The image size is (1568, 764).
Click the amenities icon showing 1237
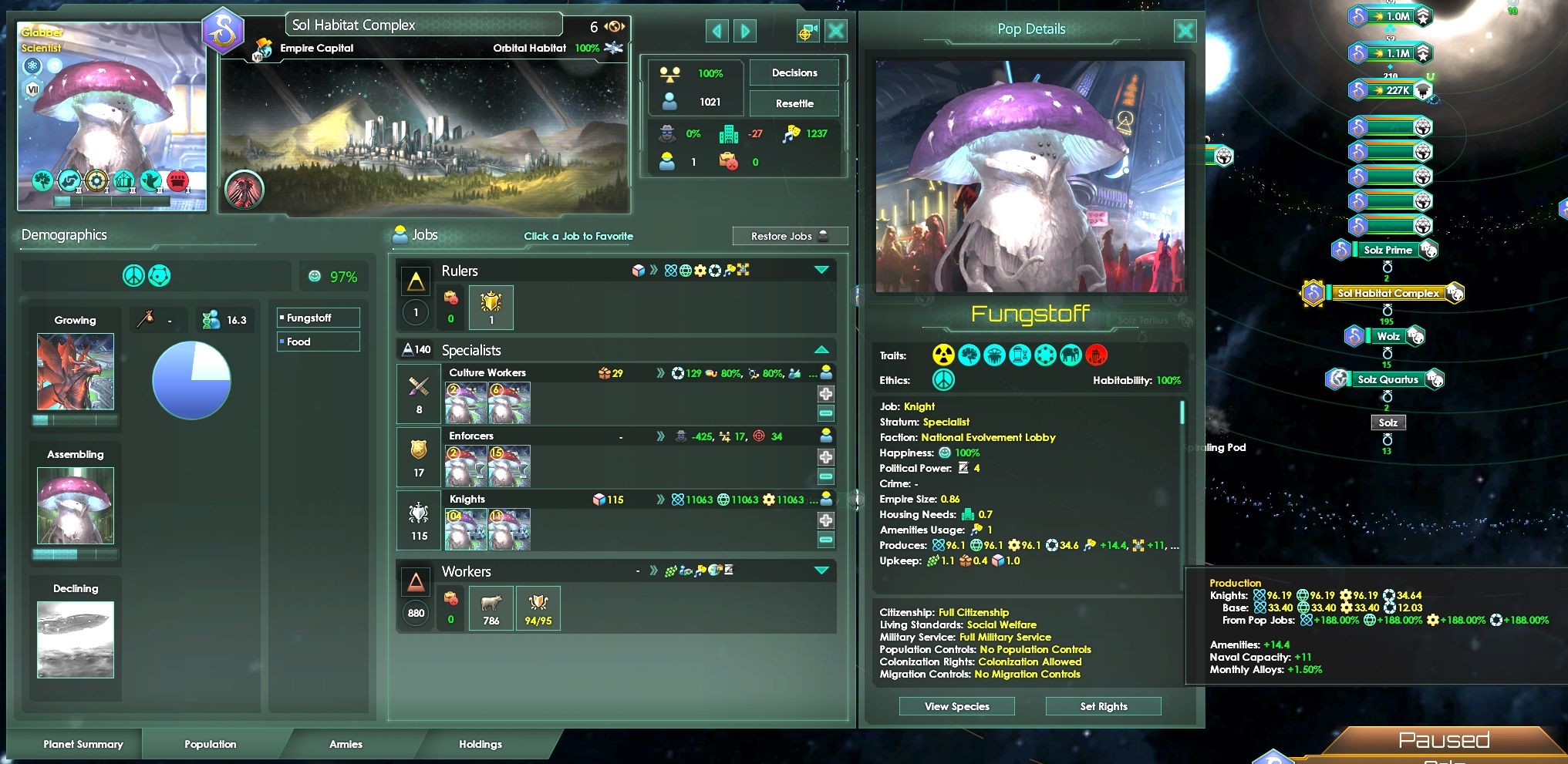pos(794,133)
